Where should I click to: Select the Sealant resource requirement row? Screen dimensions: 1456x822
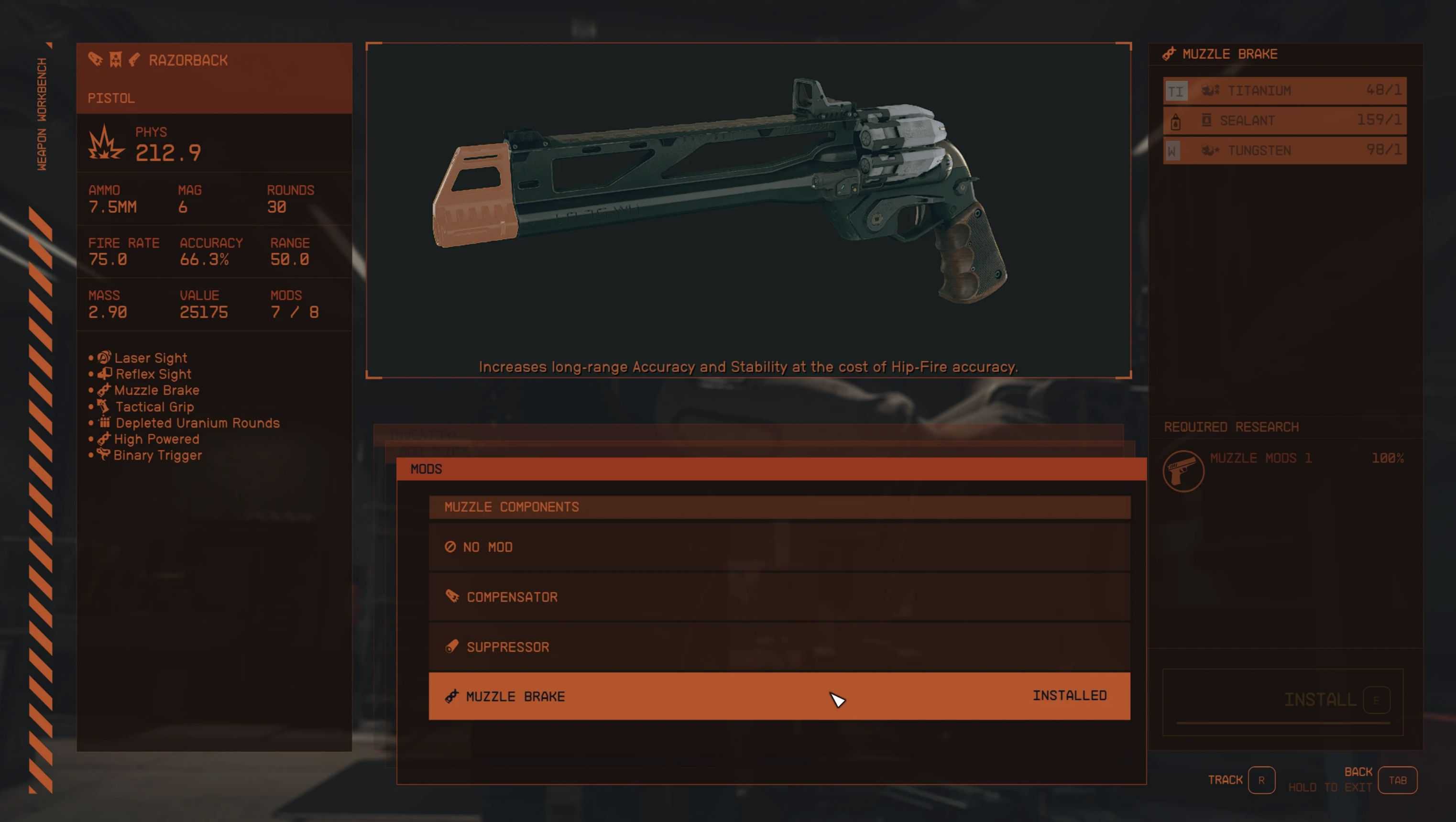pyautogui.click(x=1284, y=121)
